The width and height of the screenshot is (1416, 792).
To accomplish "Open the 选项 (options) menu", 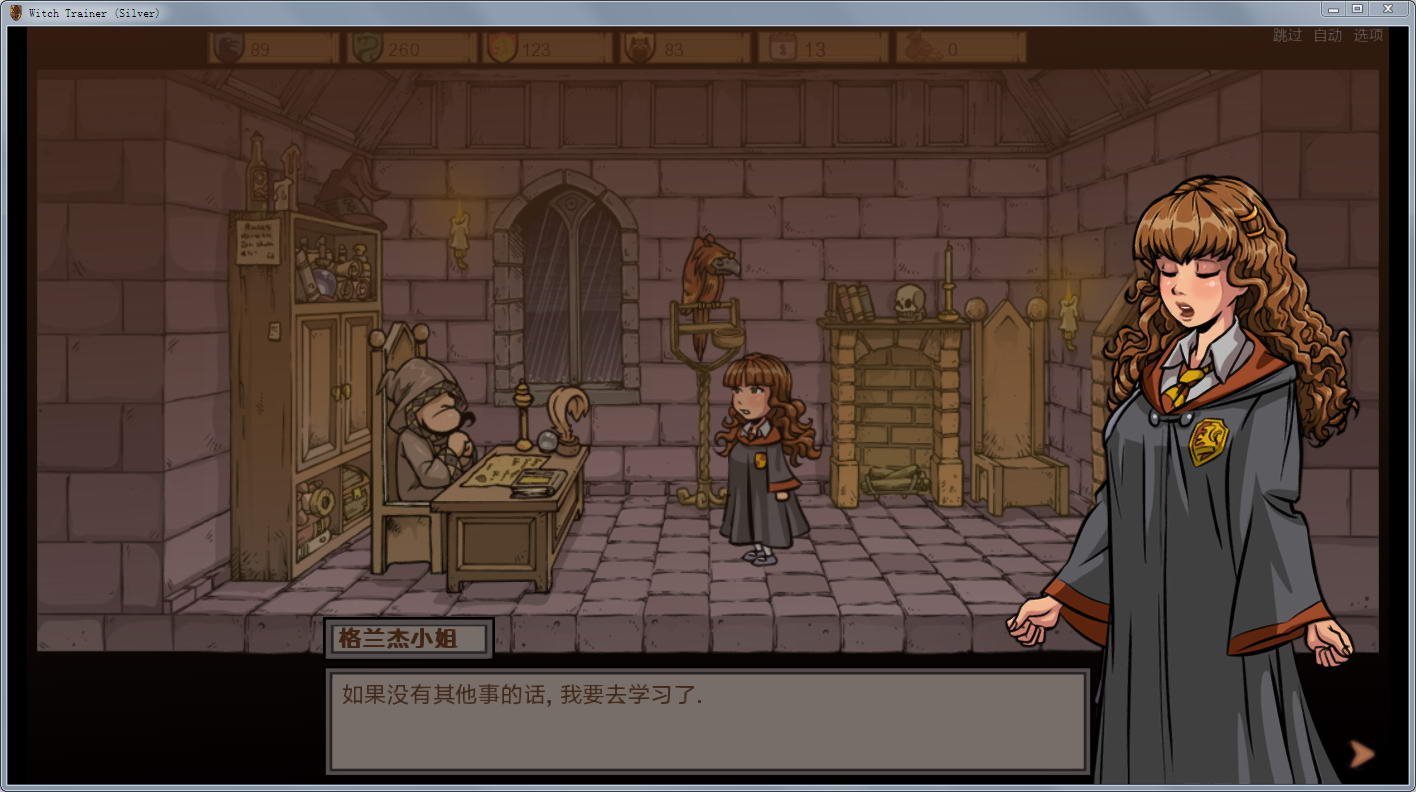I will click(1367, 36).
